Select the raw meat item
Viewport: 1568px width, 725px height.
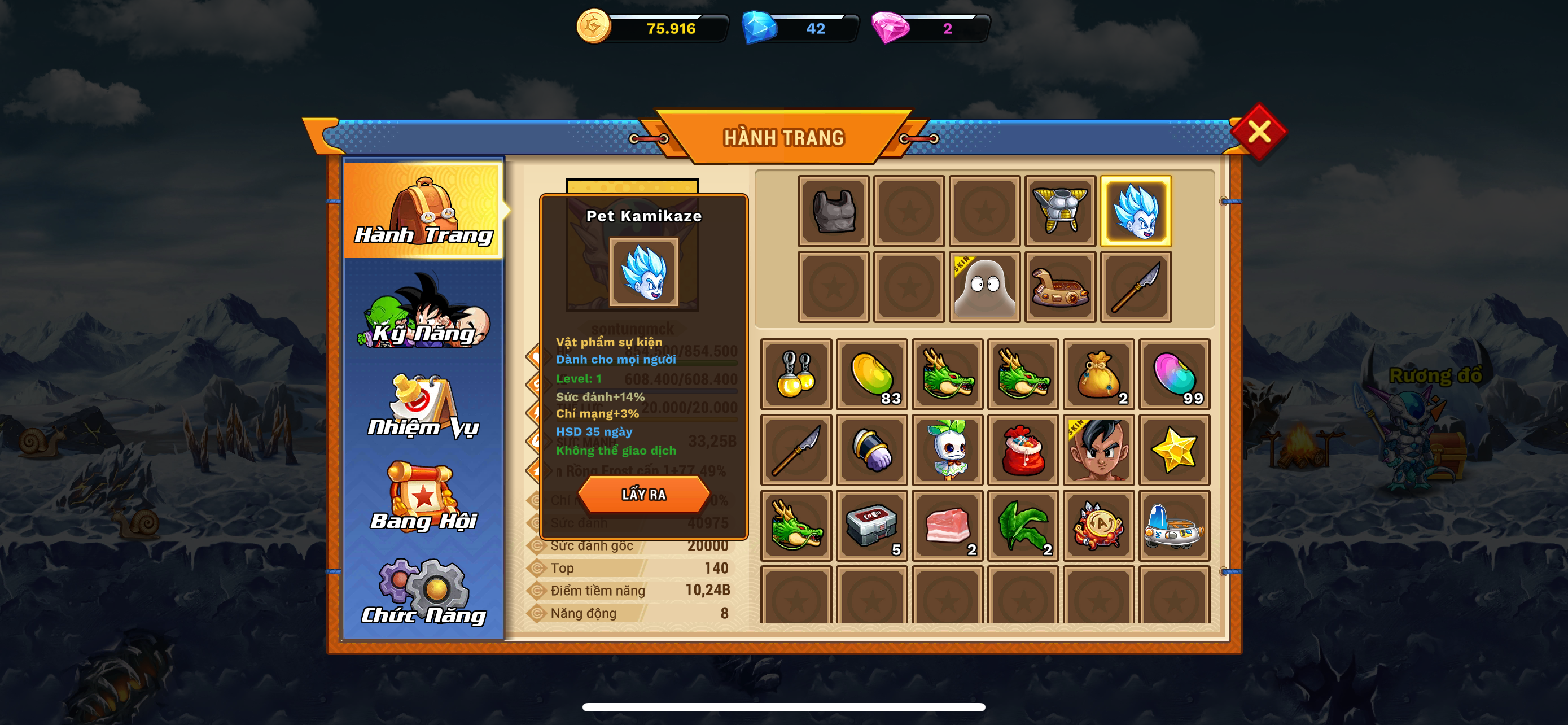pyautogui.click(x=947, y=525)
